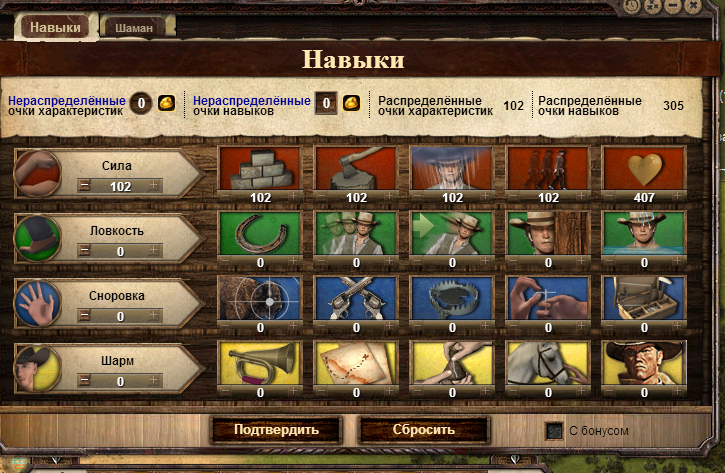The width and height of the screenshot is (725, 473).
Task: Pick the brass bugle leadership skill
Action: click(261, 363)
